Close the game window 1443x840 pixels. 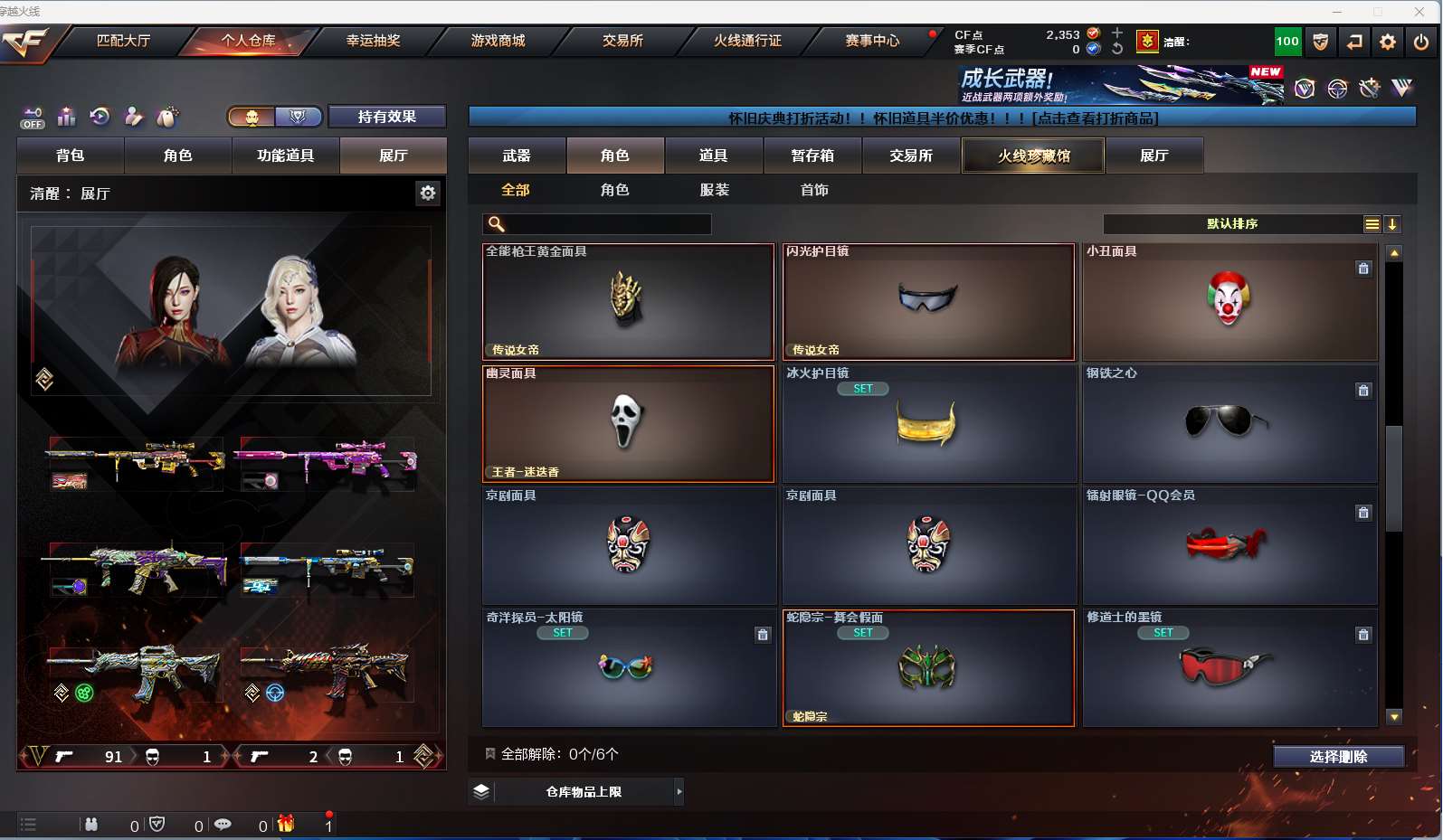tap(1419, 11)
